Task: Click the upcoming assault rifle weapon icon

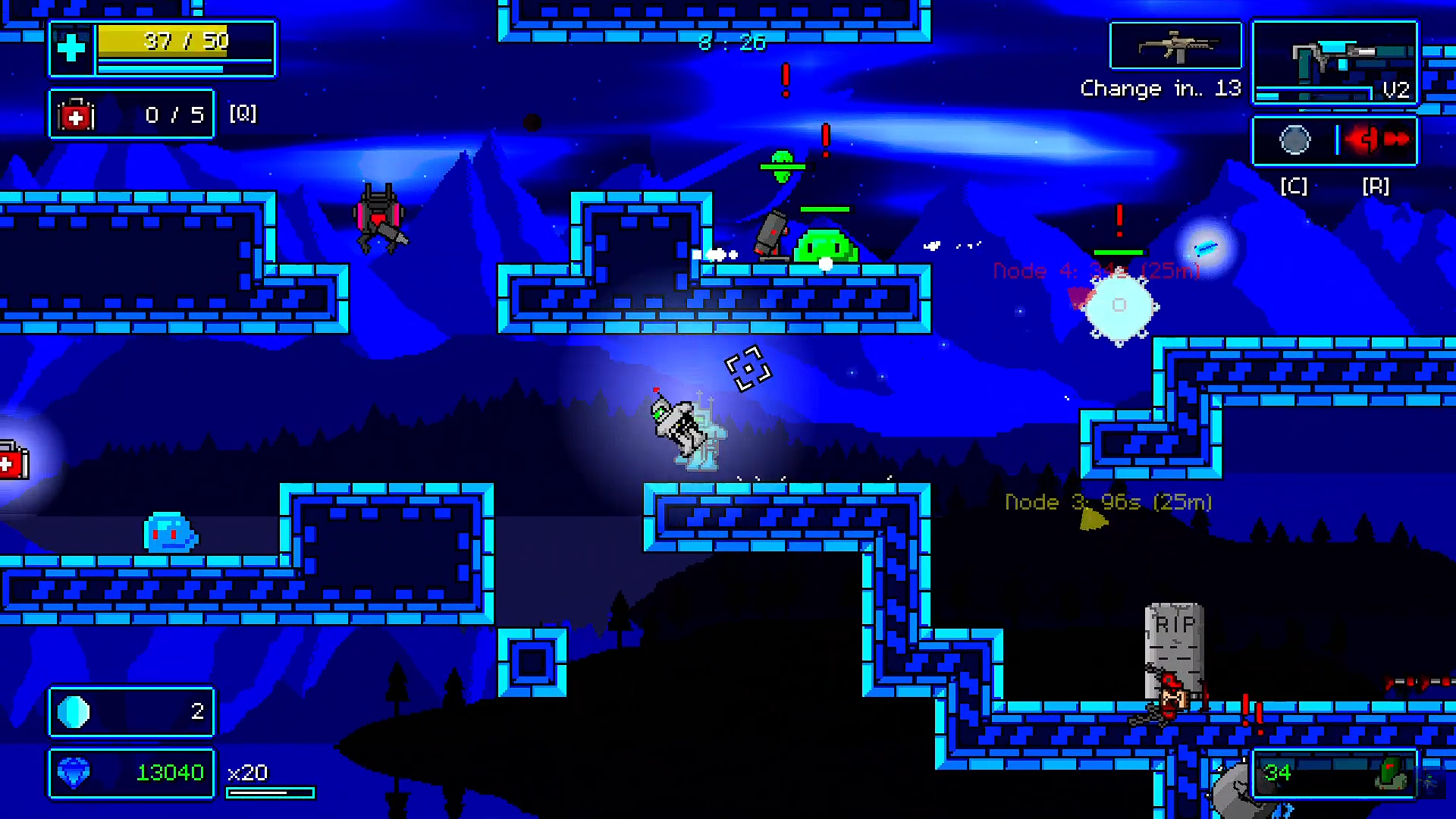Action: point(1175,47)
